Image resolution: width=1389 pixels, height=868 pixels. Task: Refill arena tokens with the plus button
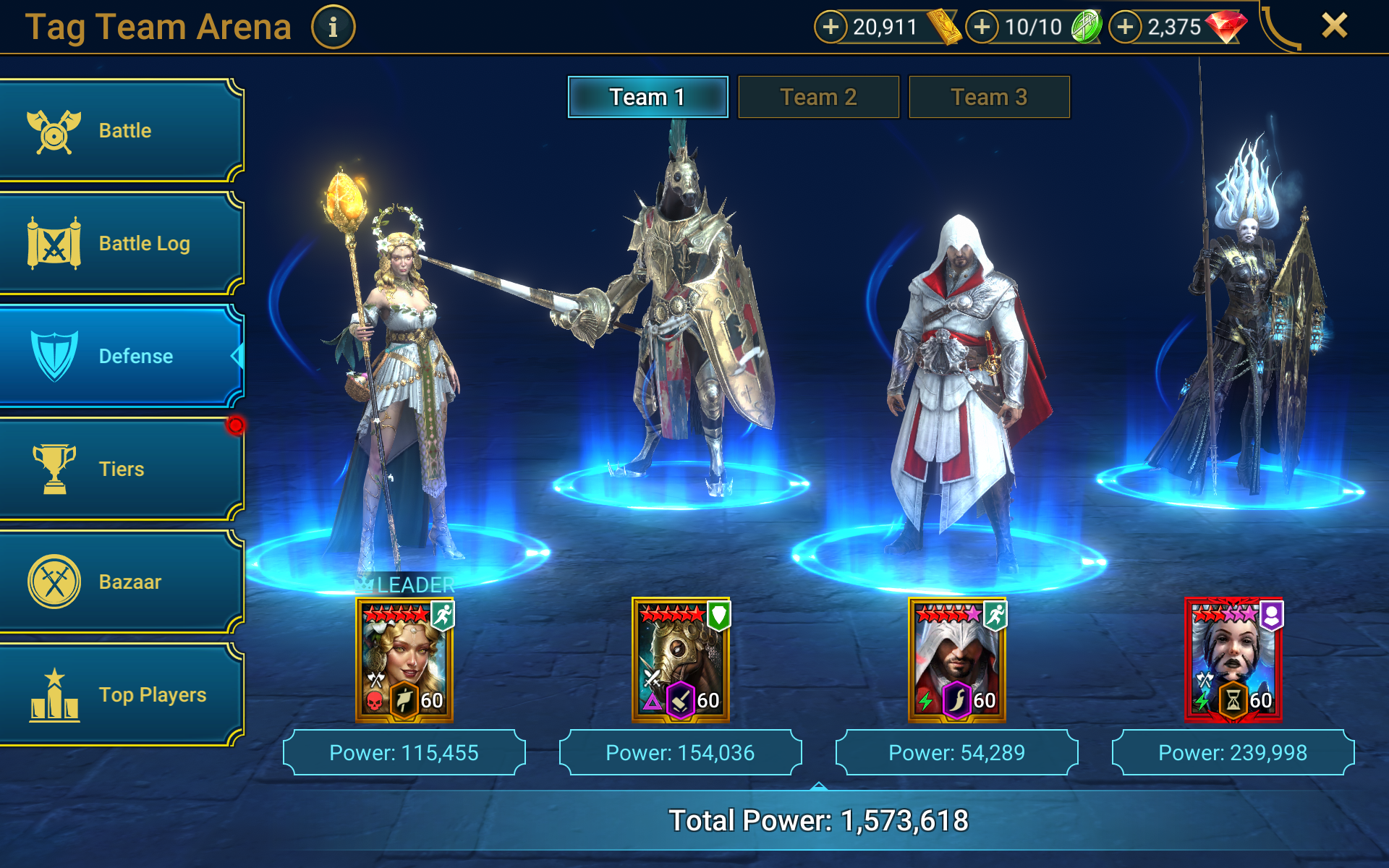(982, 27)
